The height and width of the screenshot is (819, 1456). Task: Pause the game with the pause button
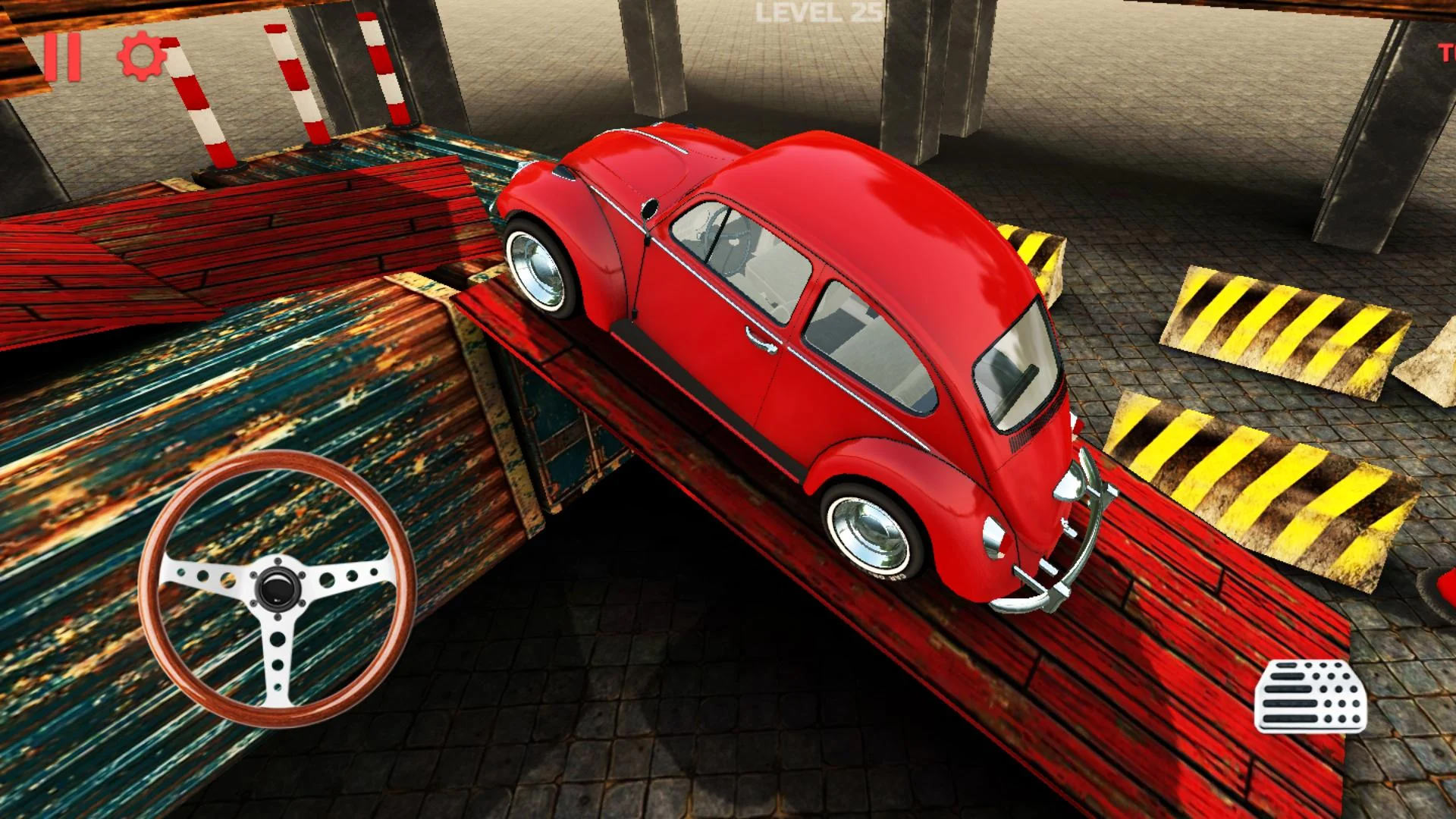(62, 57)
